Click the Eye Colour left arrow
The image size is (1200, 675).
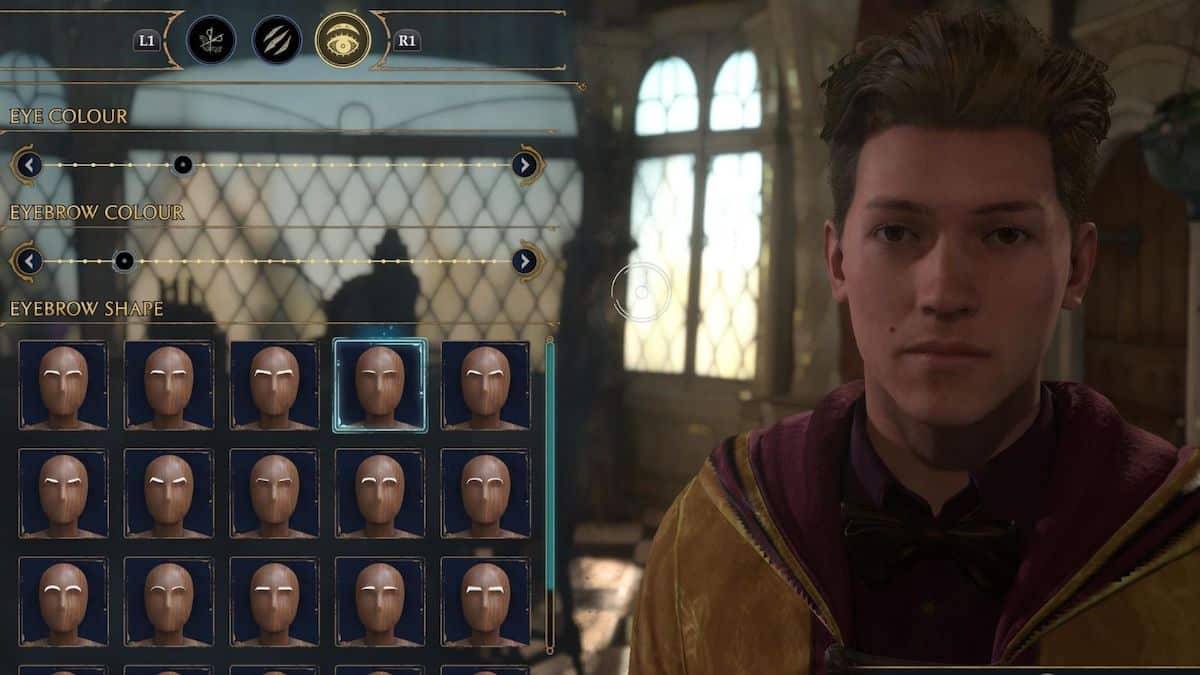tap(28, 165)
